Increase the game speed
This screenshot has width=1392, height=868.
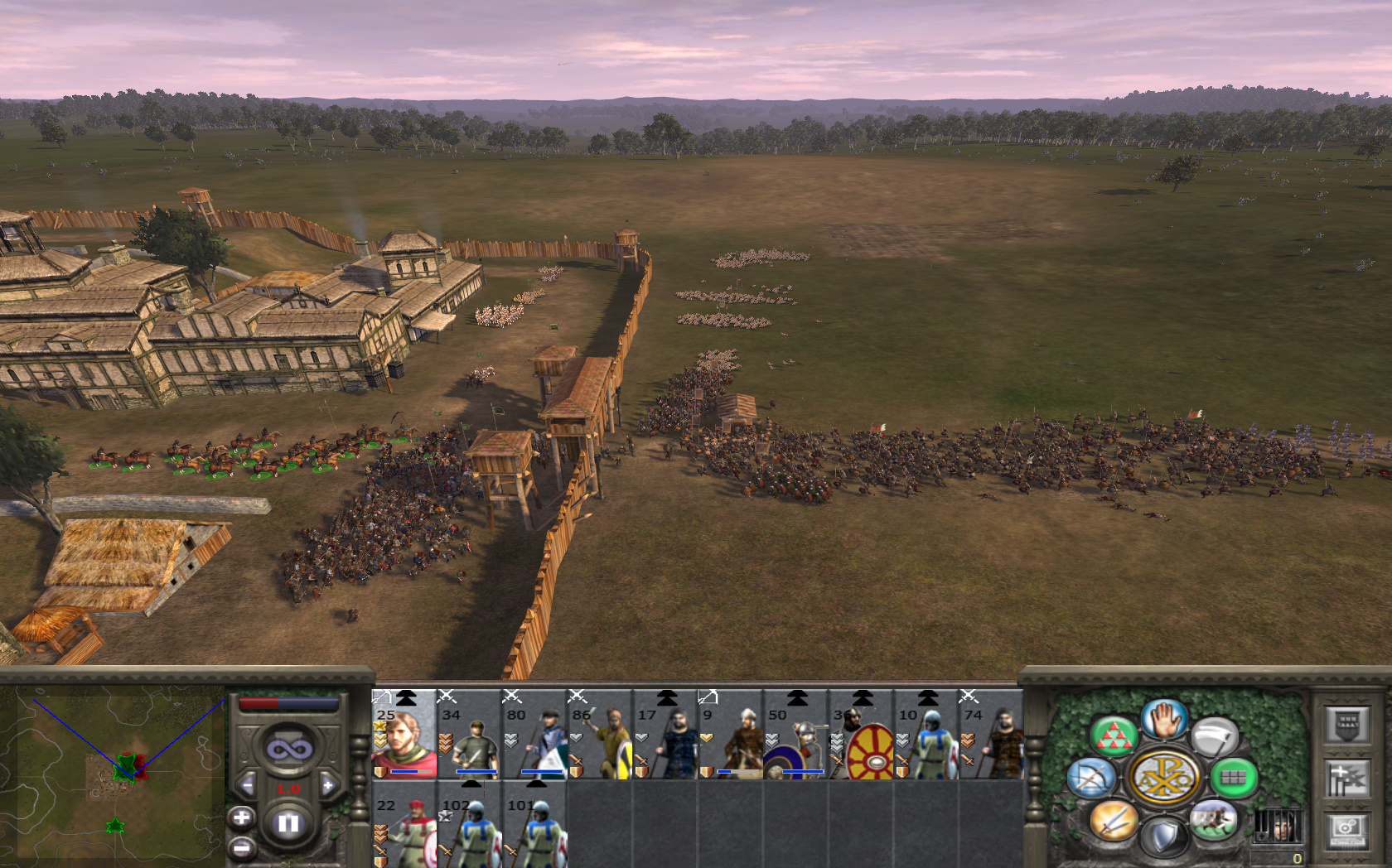click(x=328, y=785)
